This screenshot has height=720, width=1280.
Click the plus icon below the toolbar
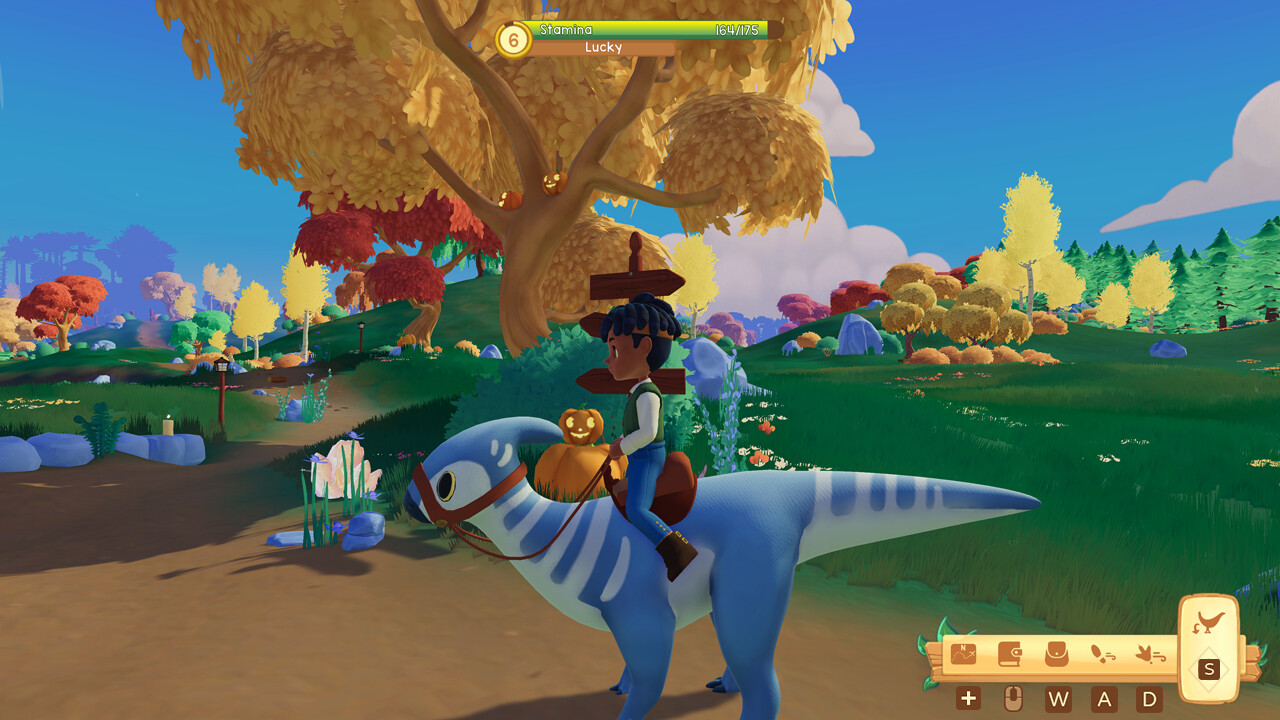pyautogui.click(x=969, y=698)
